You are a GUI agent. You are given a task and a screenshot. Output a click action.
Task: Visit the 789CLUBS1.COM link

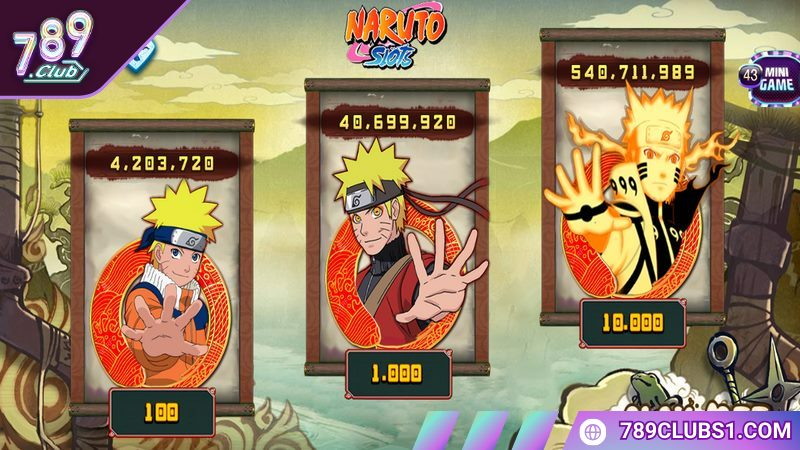point(690,431)
